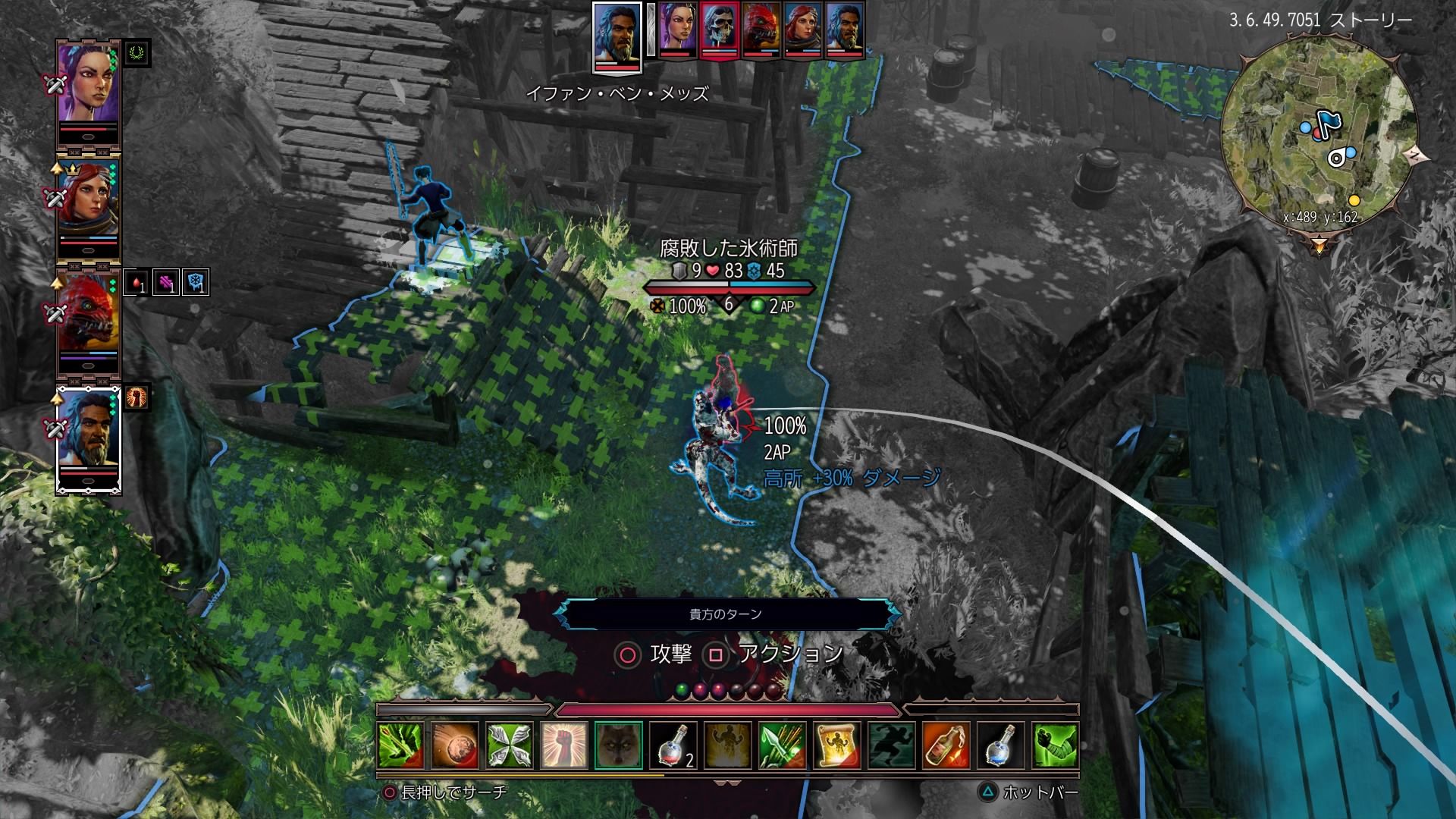Viewport: 1456px width, 819px height.
Task: Activate the glowing raised fist skill
Action: pos(564,746)
